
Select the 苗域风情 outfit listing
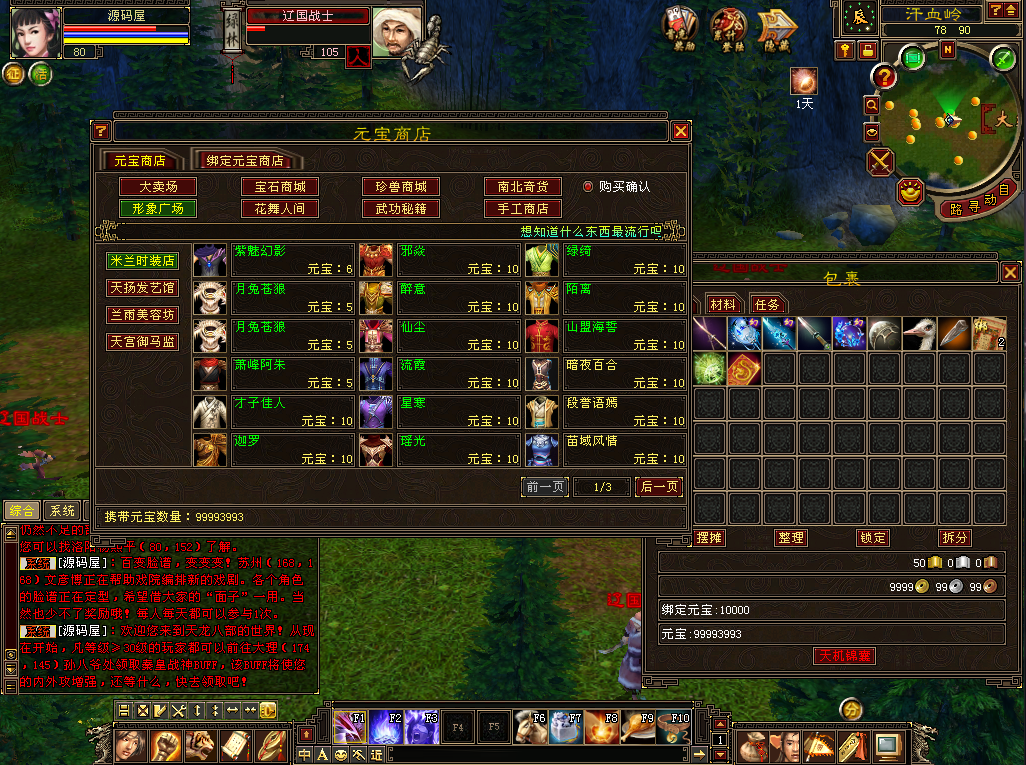pos(606,449)
